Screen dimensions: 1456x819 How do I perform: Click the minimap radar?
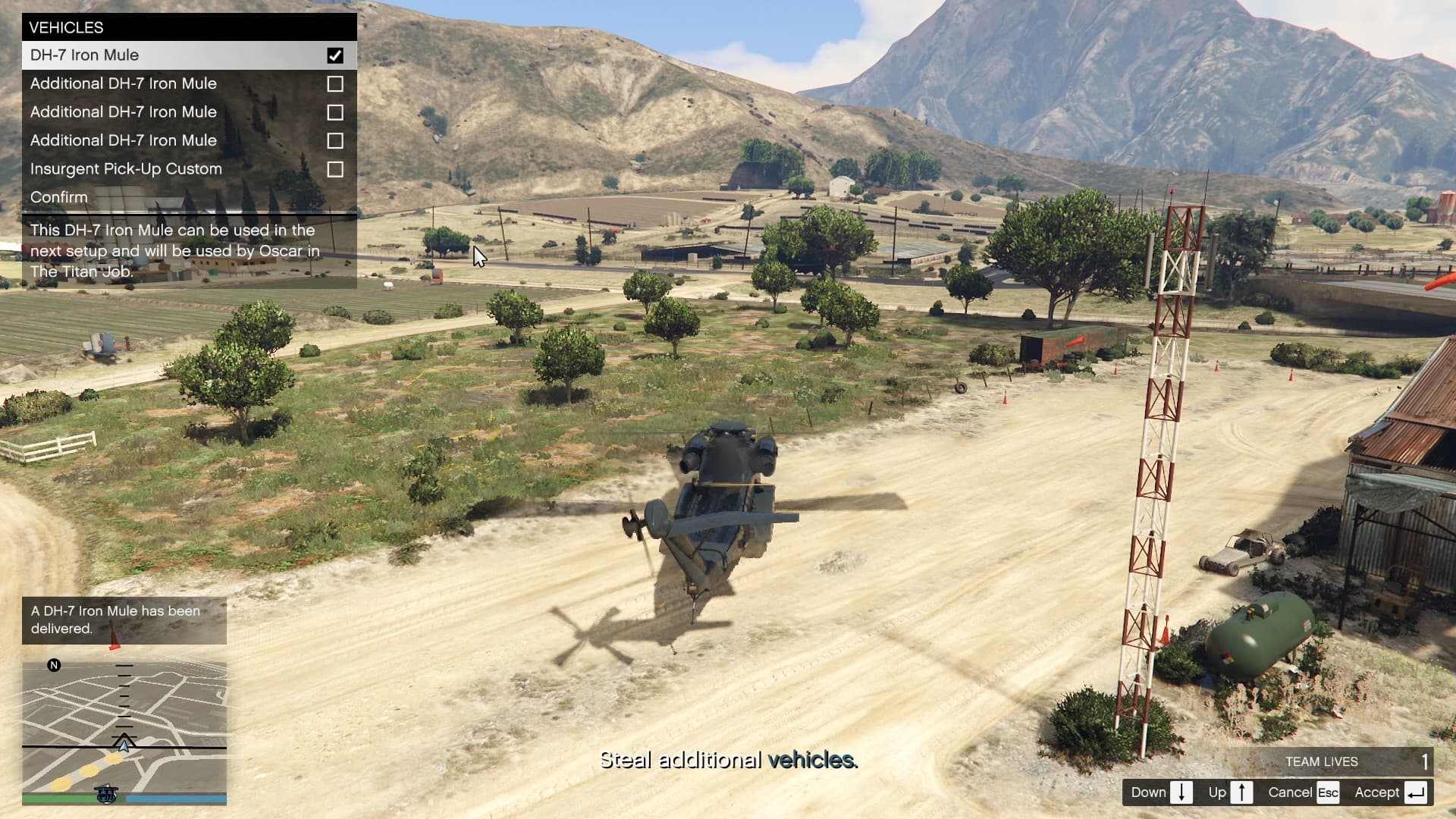tap(124, 730)
